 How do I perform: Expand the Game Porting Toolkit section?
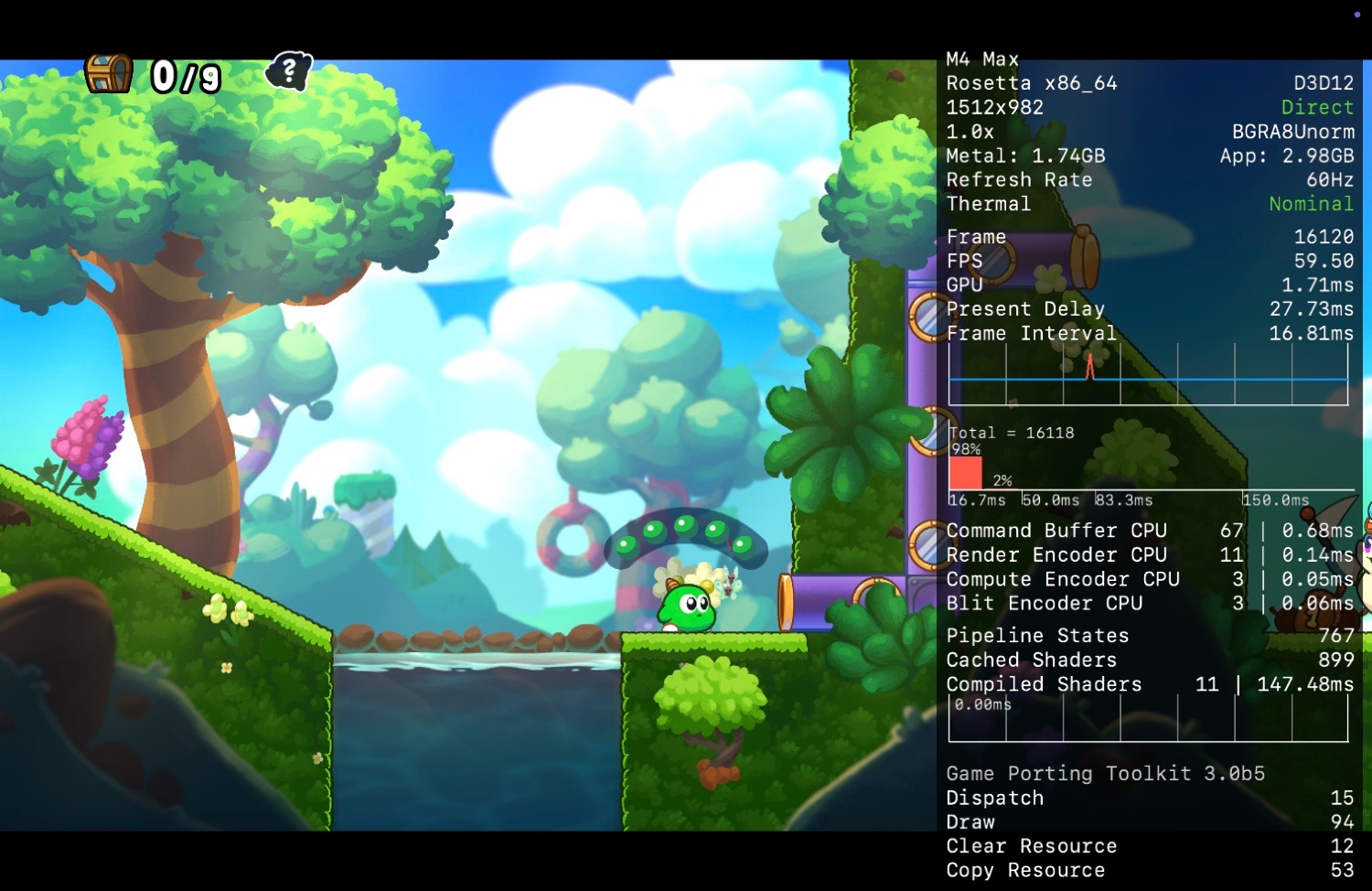click(x=1105, y=773)
